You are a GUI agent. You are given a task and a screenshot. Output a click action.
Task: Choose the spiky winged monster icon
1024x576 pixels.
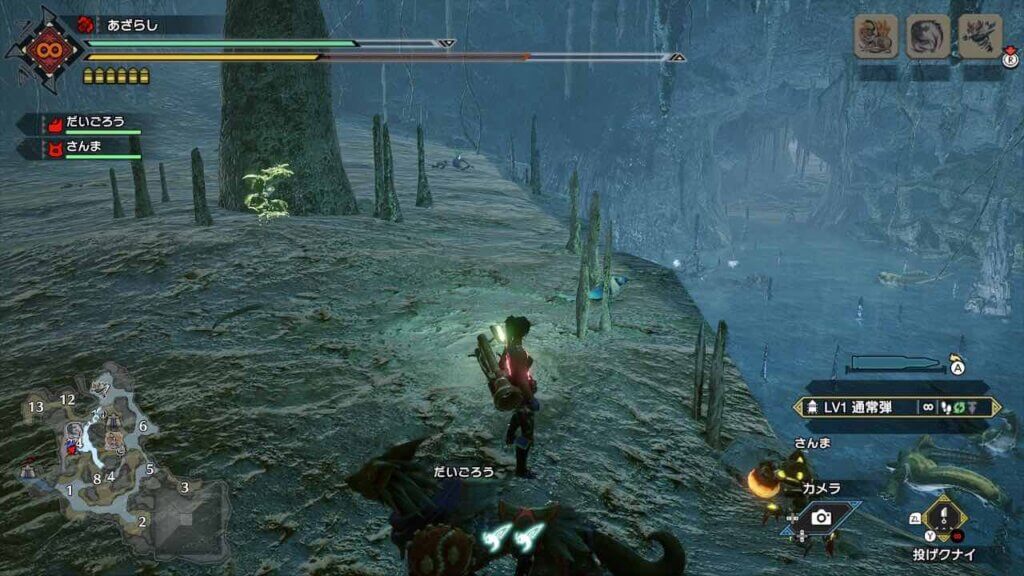click(x=980, y=37)
